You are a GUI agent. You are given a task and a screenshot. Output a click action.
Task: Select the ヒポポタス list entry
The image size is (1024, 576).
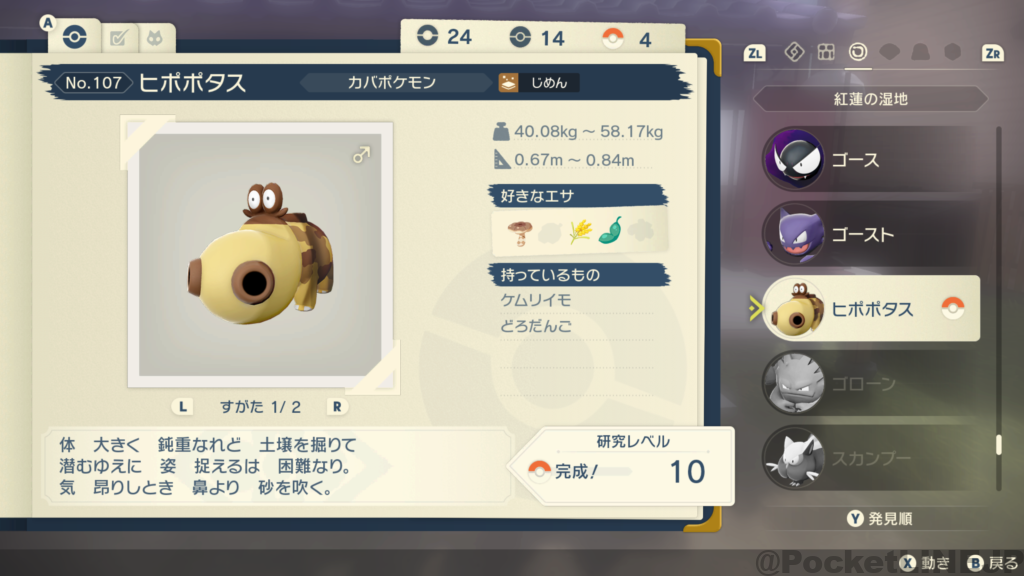[x=870, y=309]
